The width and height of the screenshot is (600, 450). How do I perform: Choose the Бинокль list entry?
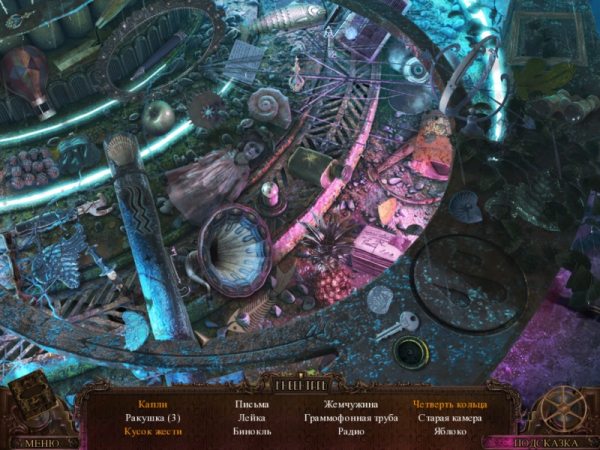click(x=250, y=432)
